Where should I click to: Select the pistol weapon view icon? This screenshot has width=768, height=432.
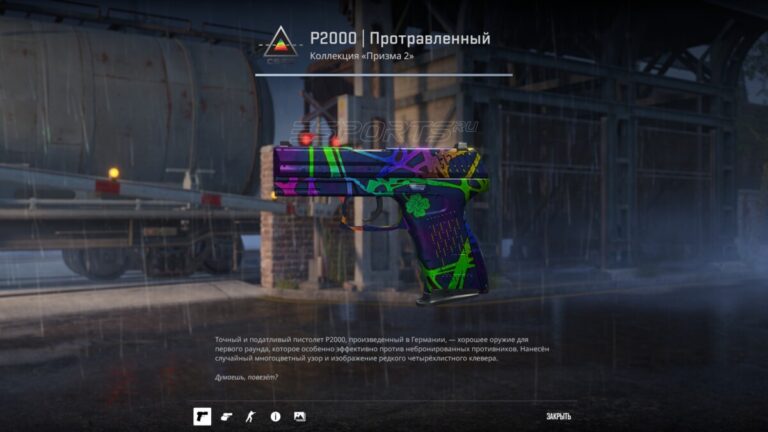click(x=202, y=416)
